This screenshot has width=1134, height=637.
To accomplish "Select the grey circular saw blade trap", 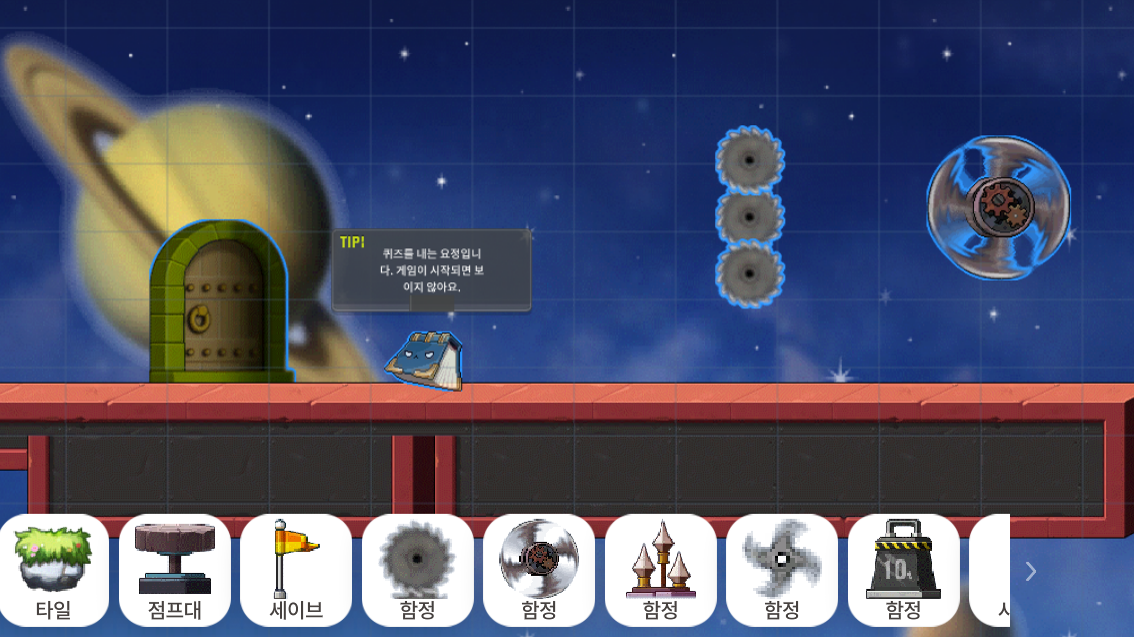I will click(418, 570).
